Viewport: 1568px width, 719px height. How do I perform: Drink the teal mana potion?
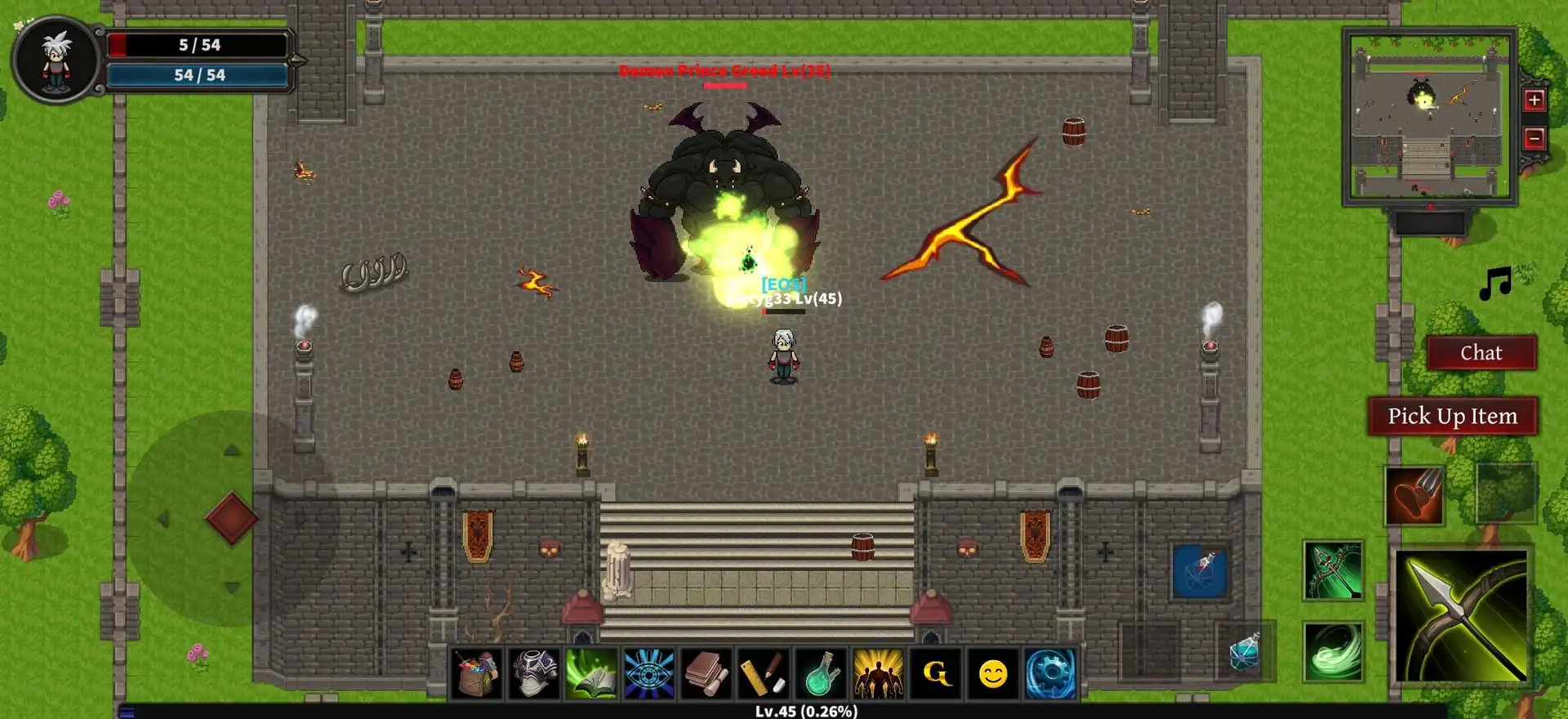pos(1244,652)
